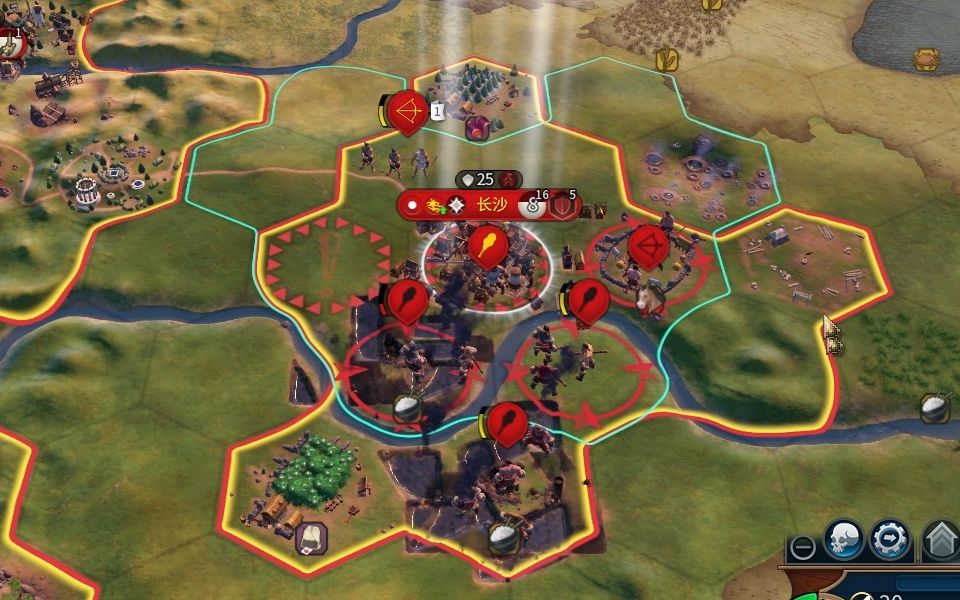
Task: Select the archer flag with the 1 badge
Action: pyautogui.click(x=407, y=109)
